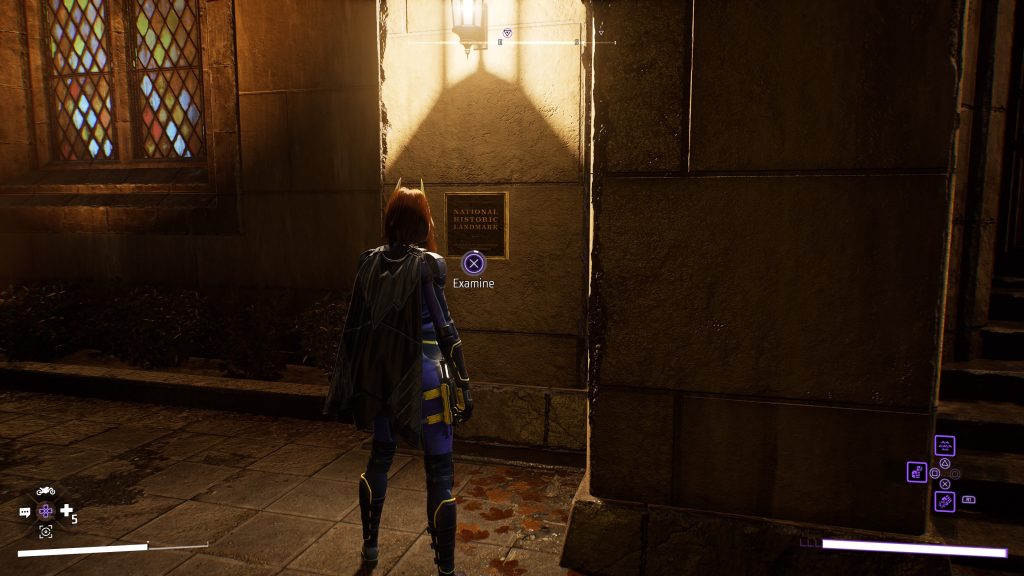Viewport: 1024px width, 576px height.
Task: Click the circled triangle compass marker
Action: pos(507,33)
